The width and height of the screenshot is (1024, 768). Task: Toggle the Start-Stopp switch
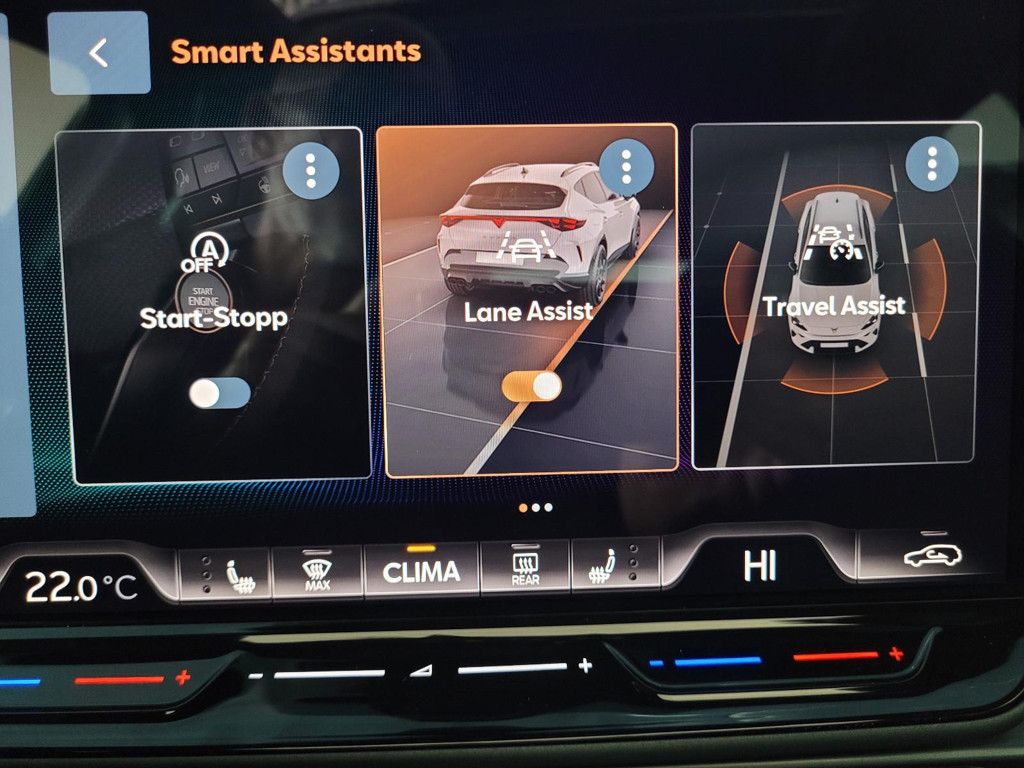click(220, 393)
